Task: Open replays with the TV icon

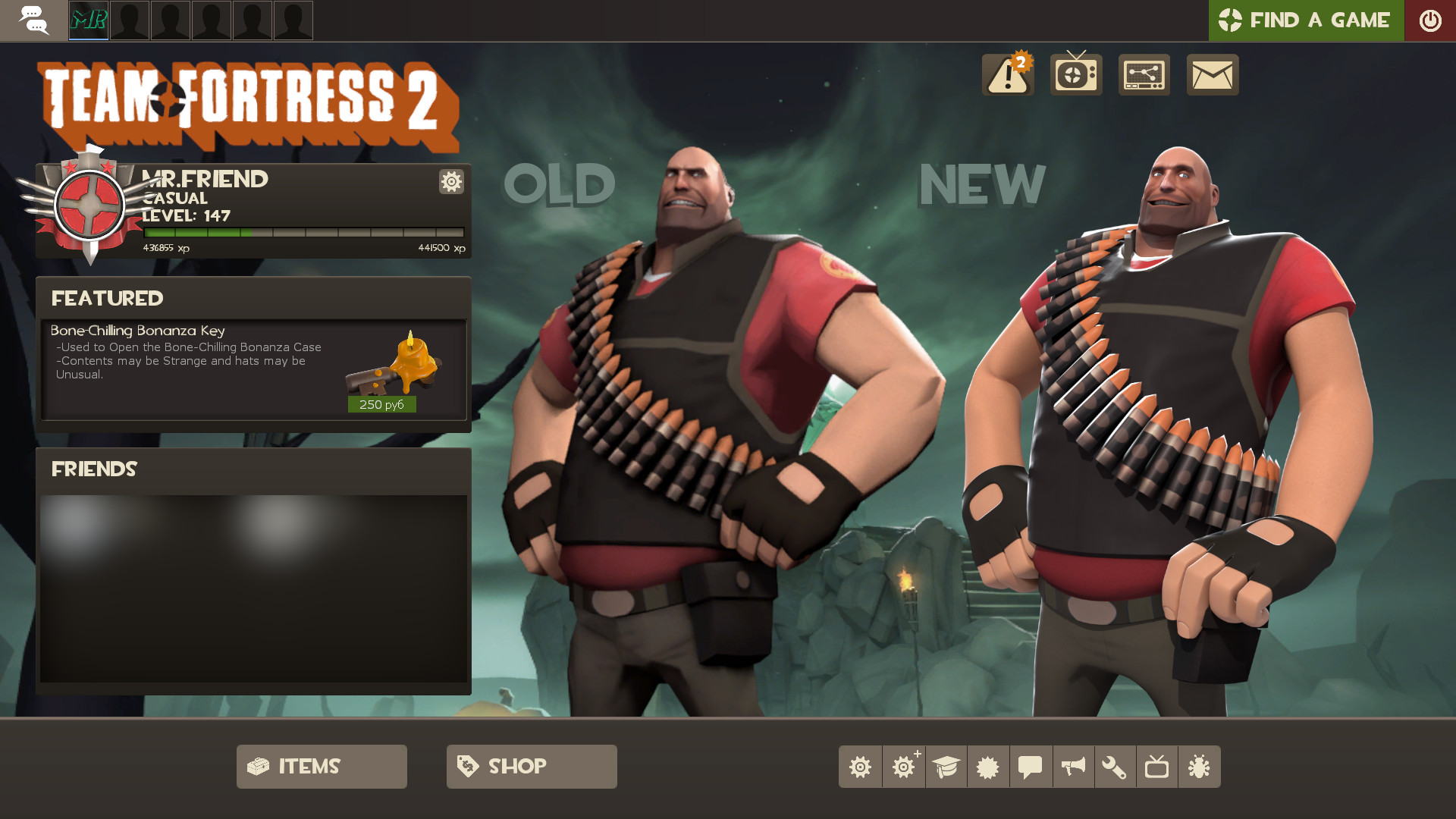Action: tap(1158, 766)
